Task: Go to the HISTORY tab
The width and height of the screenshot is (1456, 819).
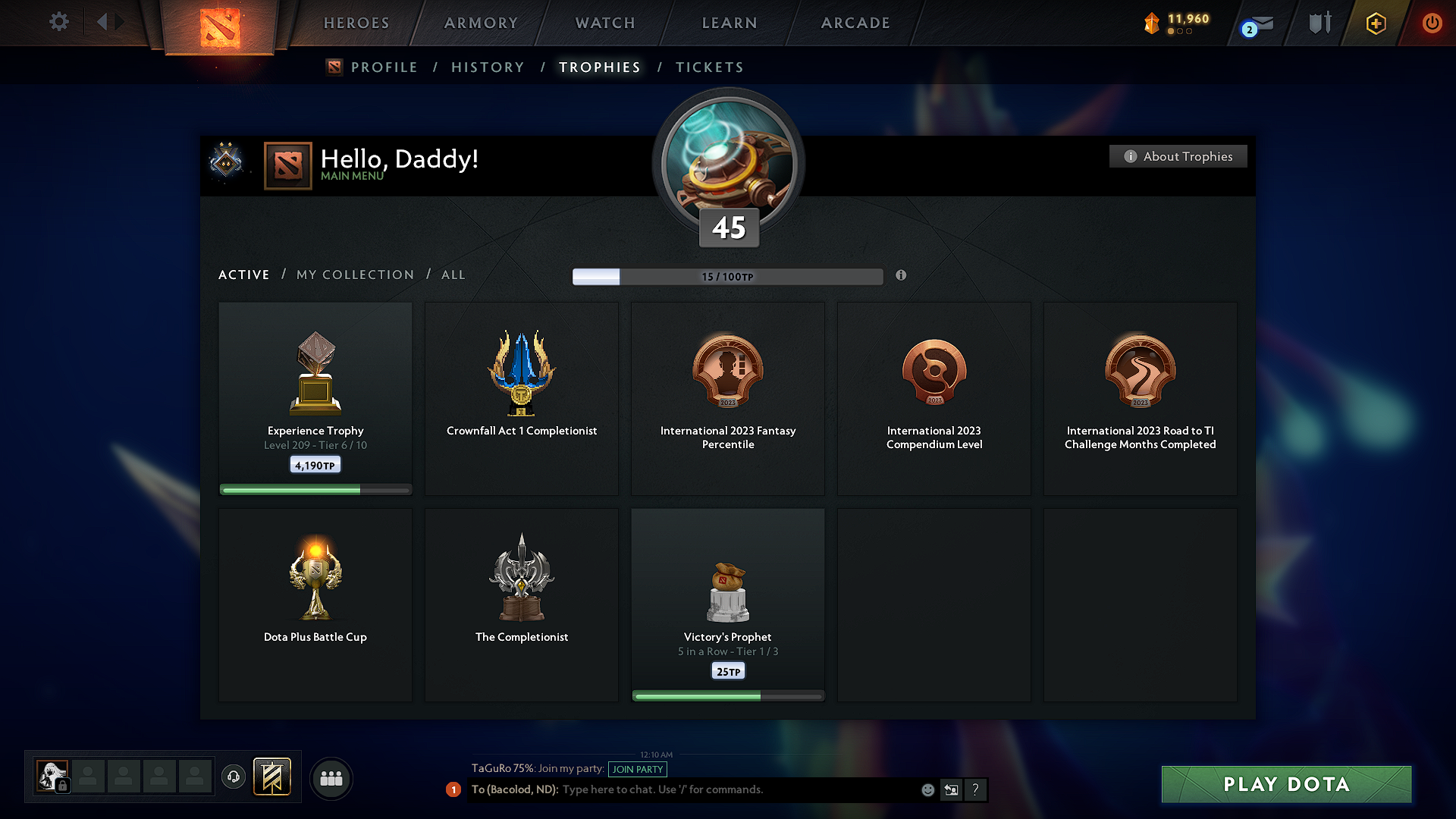Action: pos(488,67)
